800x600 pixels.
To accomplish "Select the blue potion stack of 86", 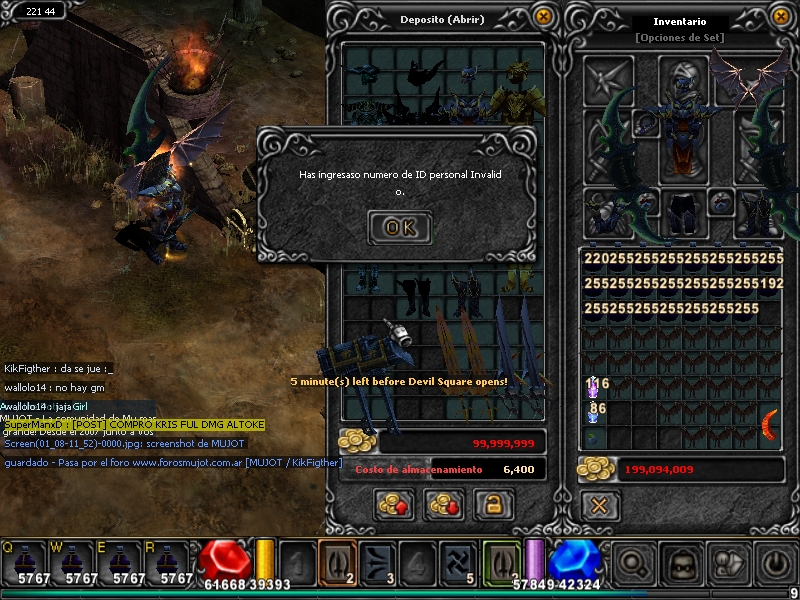I will coord(594,409).
